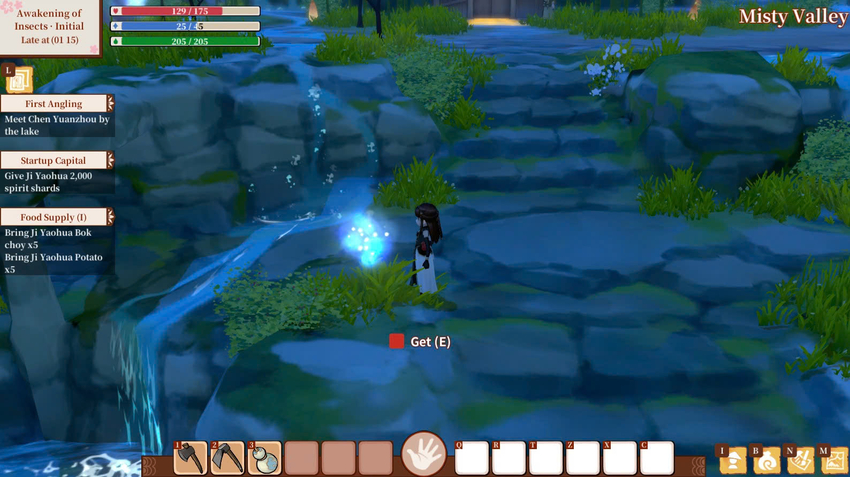
Task: Open the brush and paper notes icon
Action: click(x=800, y=461)
